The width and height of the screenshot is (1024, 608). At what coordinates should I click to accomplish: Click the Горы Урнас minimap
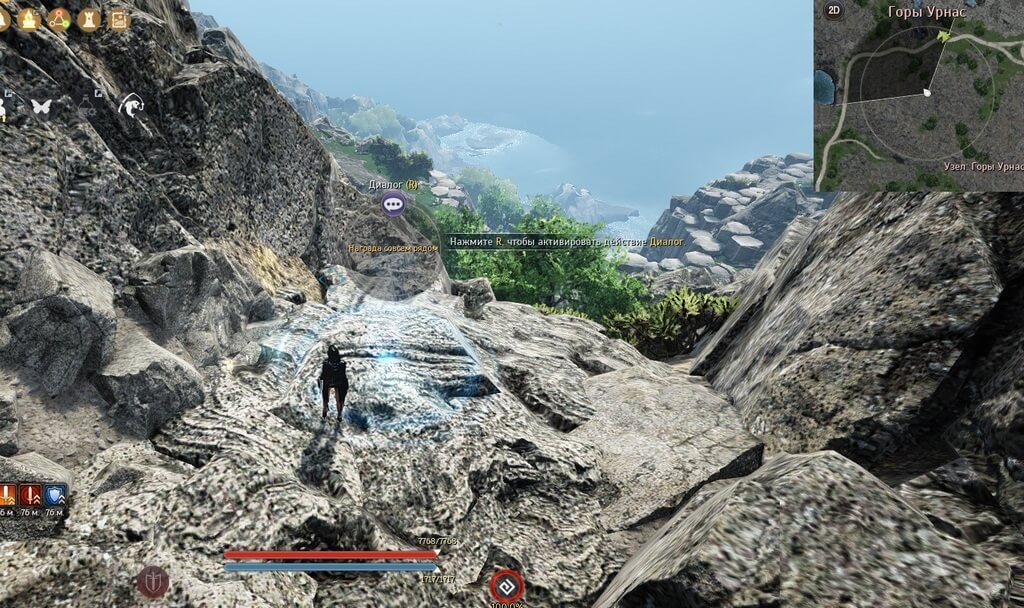coord(920,100)
